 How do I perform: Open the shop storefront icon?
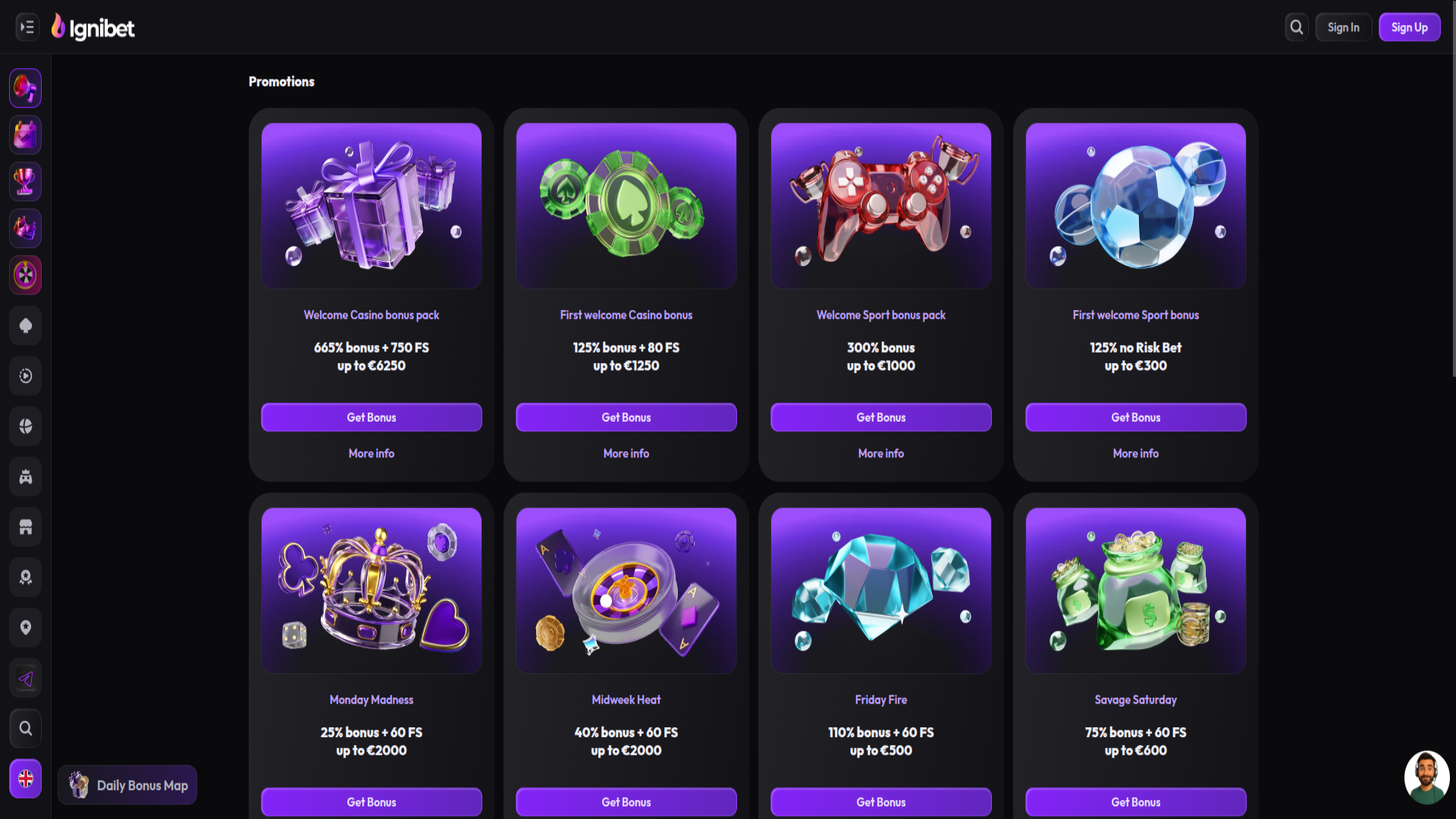25,526
